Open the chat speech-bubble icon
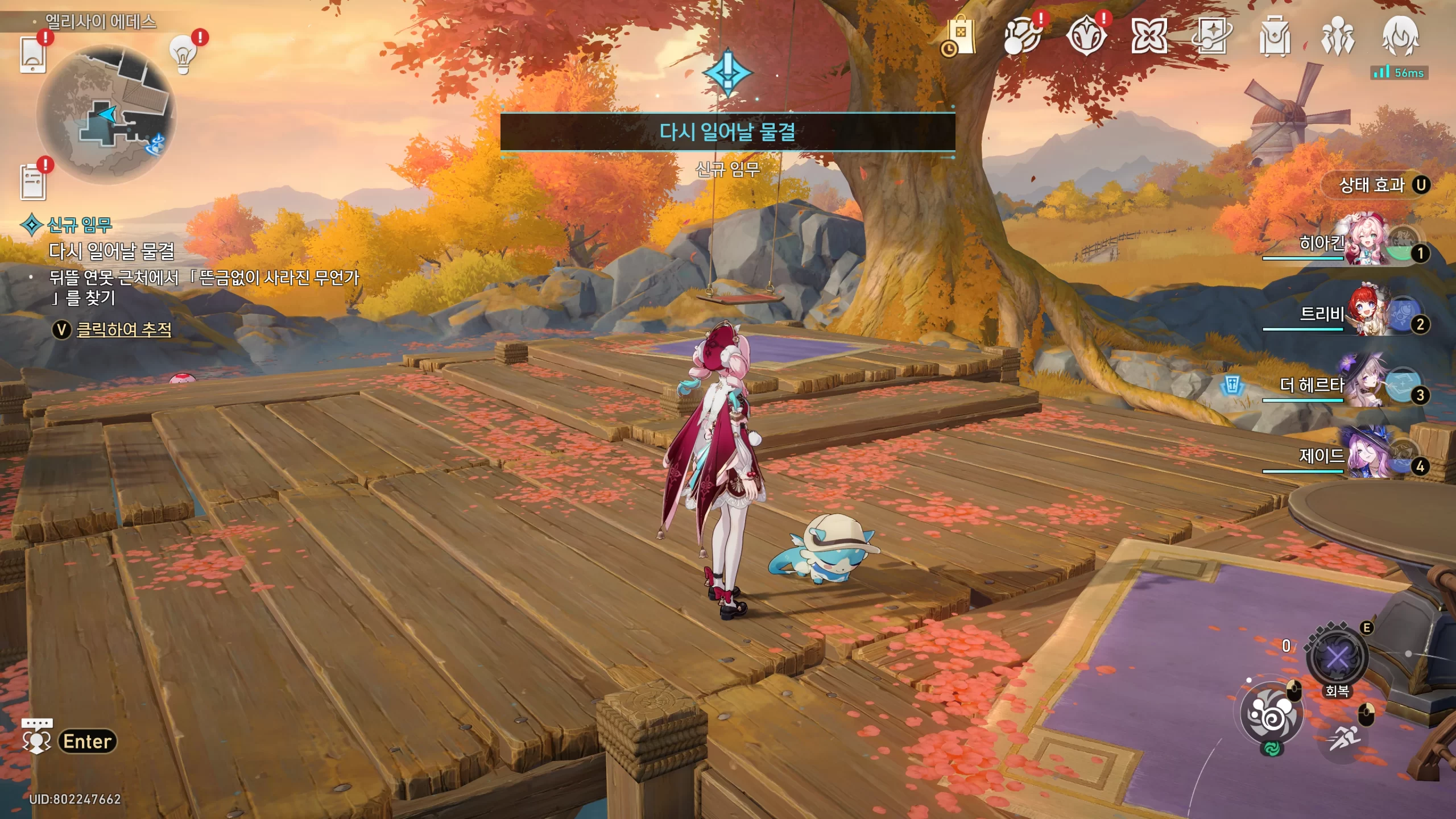This screenshot has height=819, width=1456. (x=36, y=735)
